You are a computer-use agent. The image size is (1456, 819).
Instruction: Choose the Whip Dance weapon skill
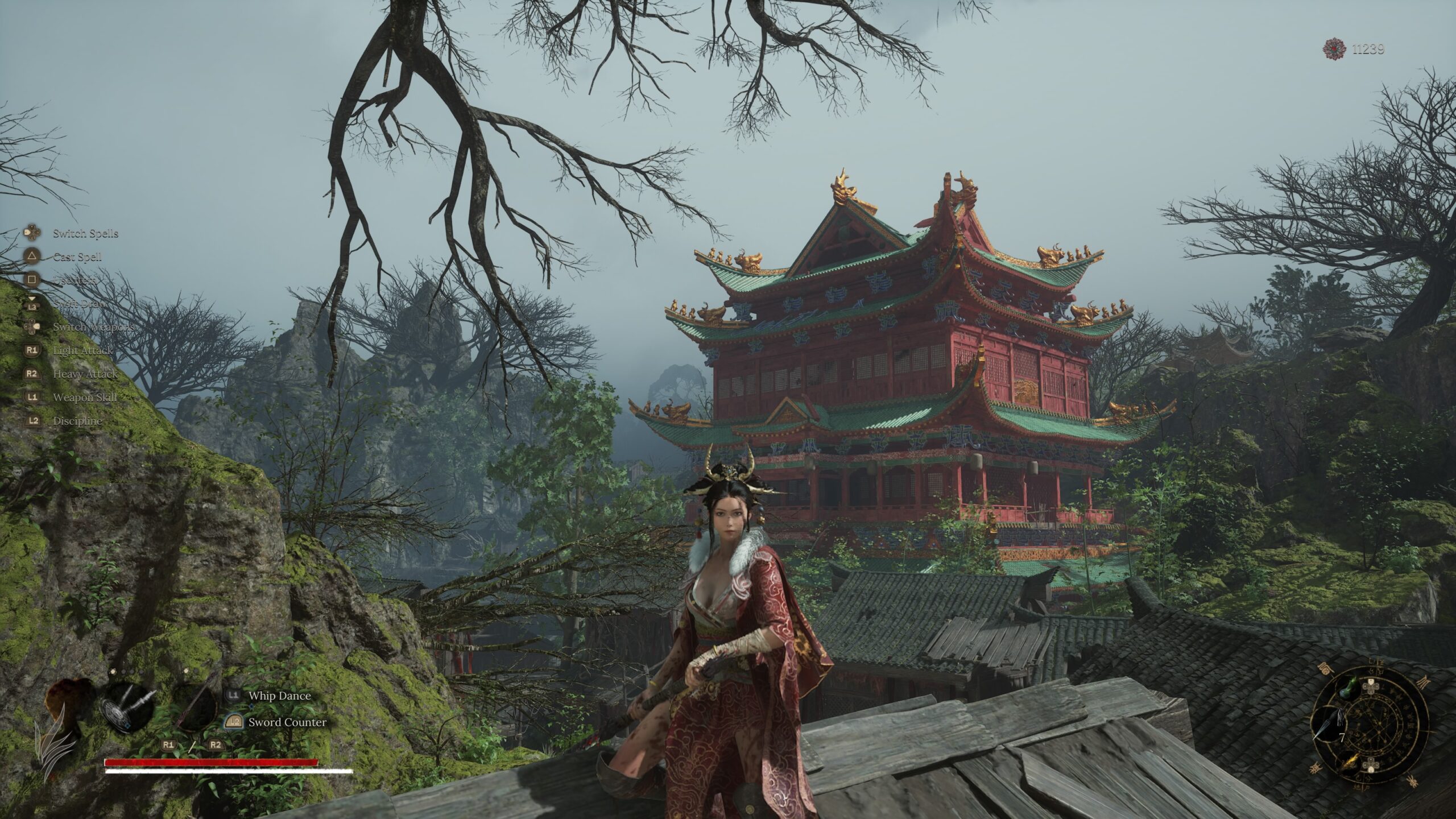pos(279,696)
